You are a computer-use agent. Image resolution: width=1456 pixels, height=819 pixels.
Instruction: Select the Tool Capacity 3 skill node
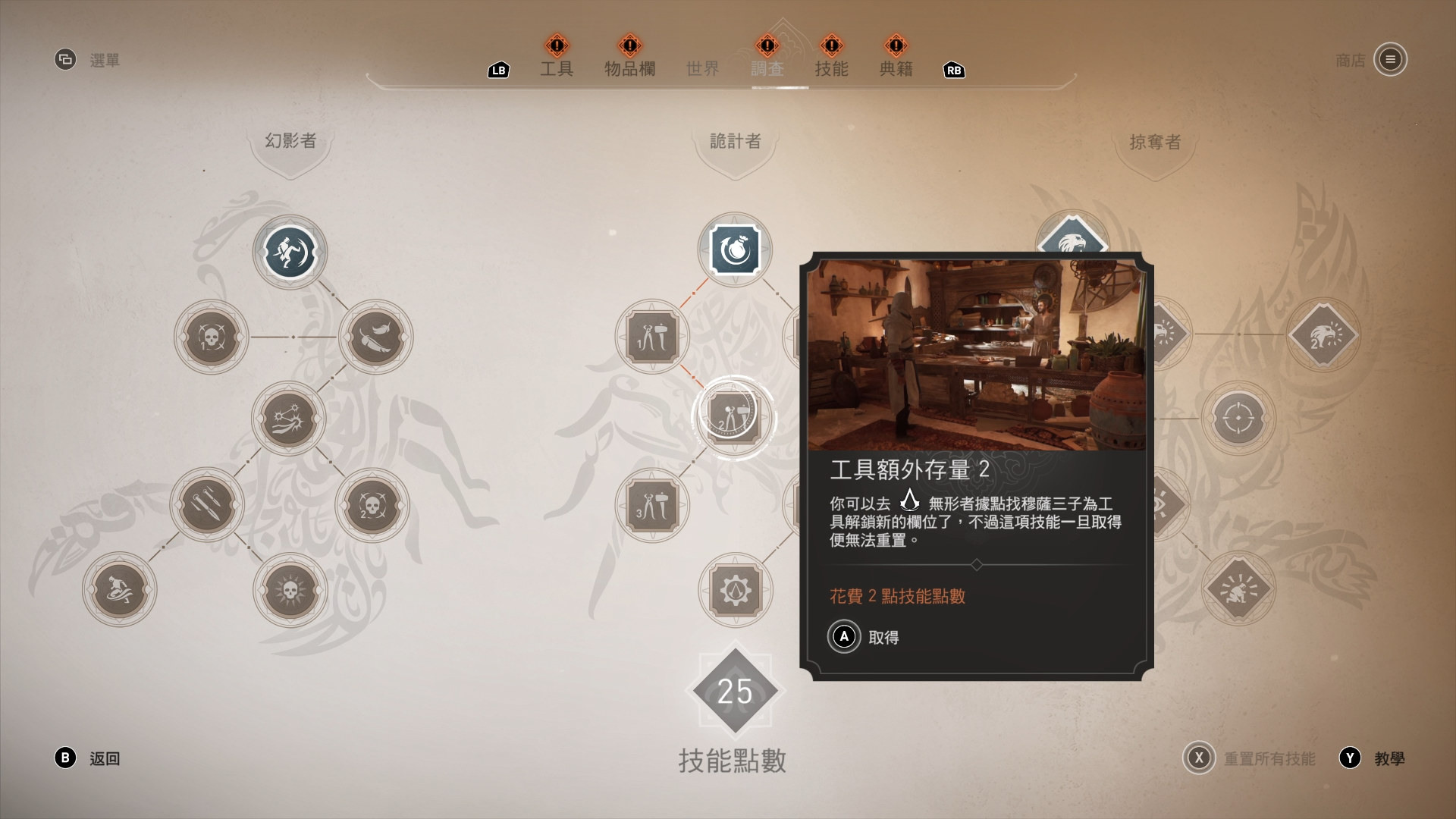pyautogui.click(x=652, y=506)
